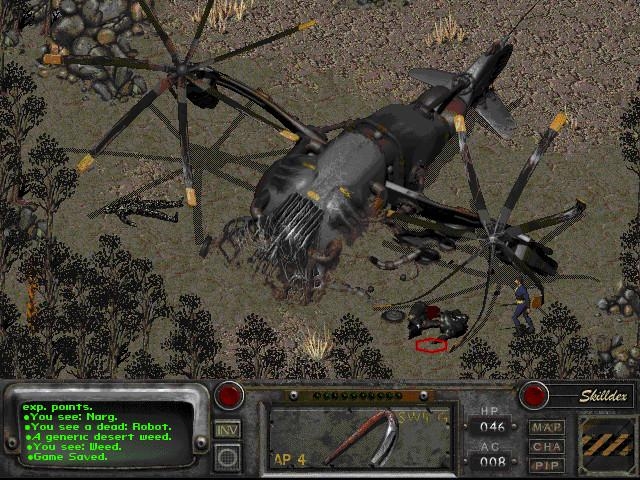Open the inventory with the INV button
The image size is (640, 480).
point(227,430)
